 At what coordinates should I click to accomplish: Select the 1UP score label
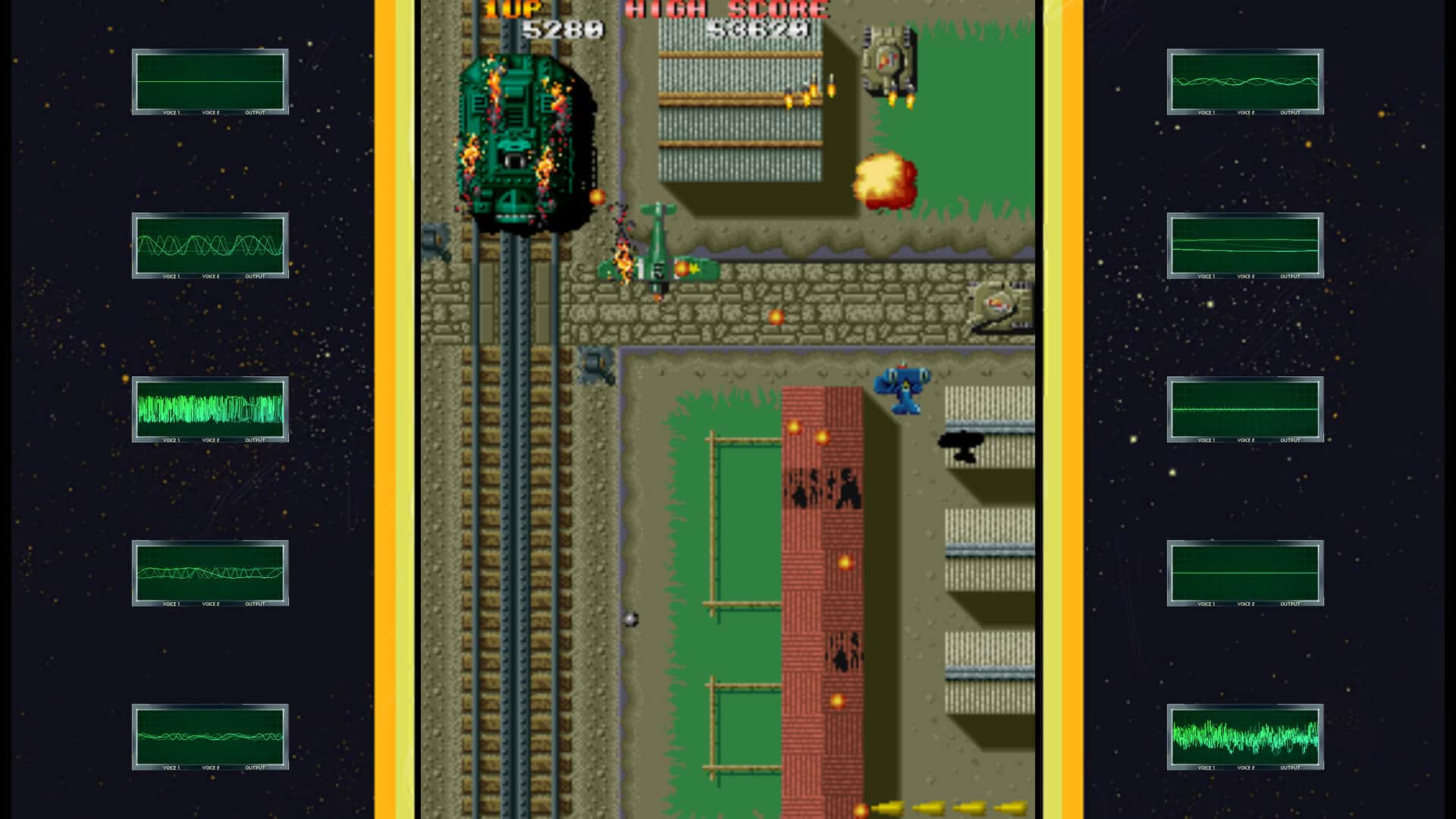point(512,9)
